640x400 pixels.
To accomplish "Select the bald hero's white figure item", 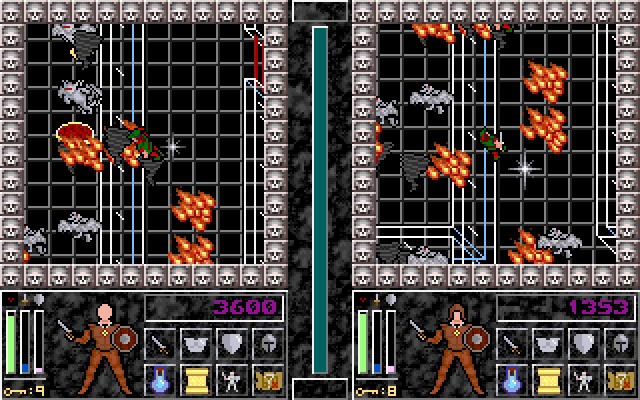I will 230,380.
